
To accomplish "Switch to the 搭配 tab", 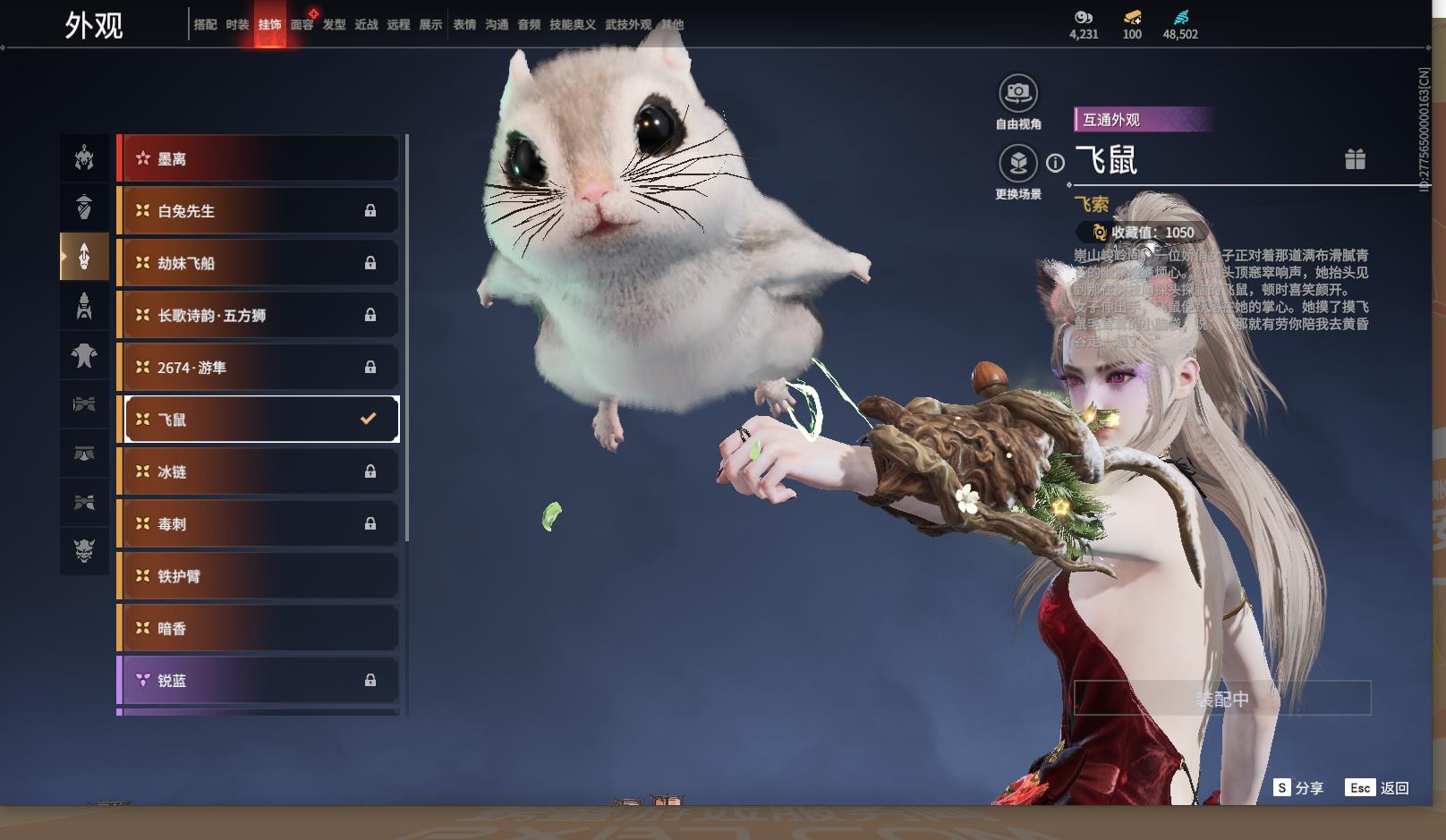I will [x=205, y=25].
